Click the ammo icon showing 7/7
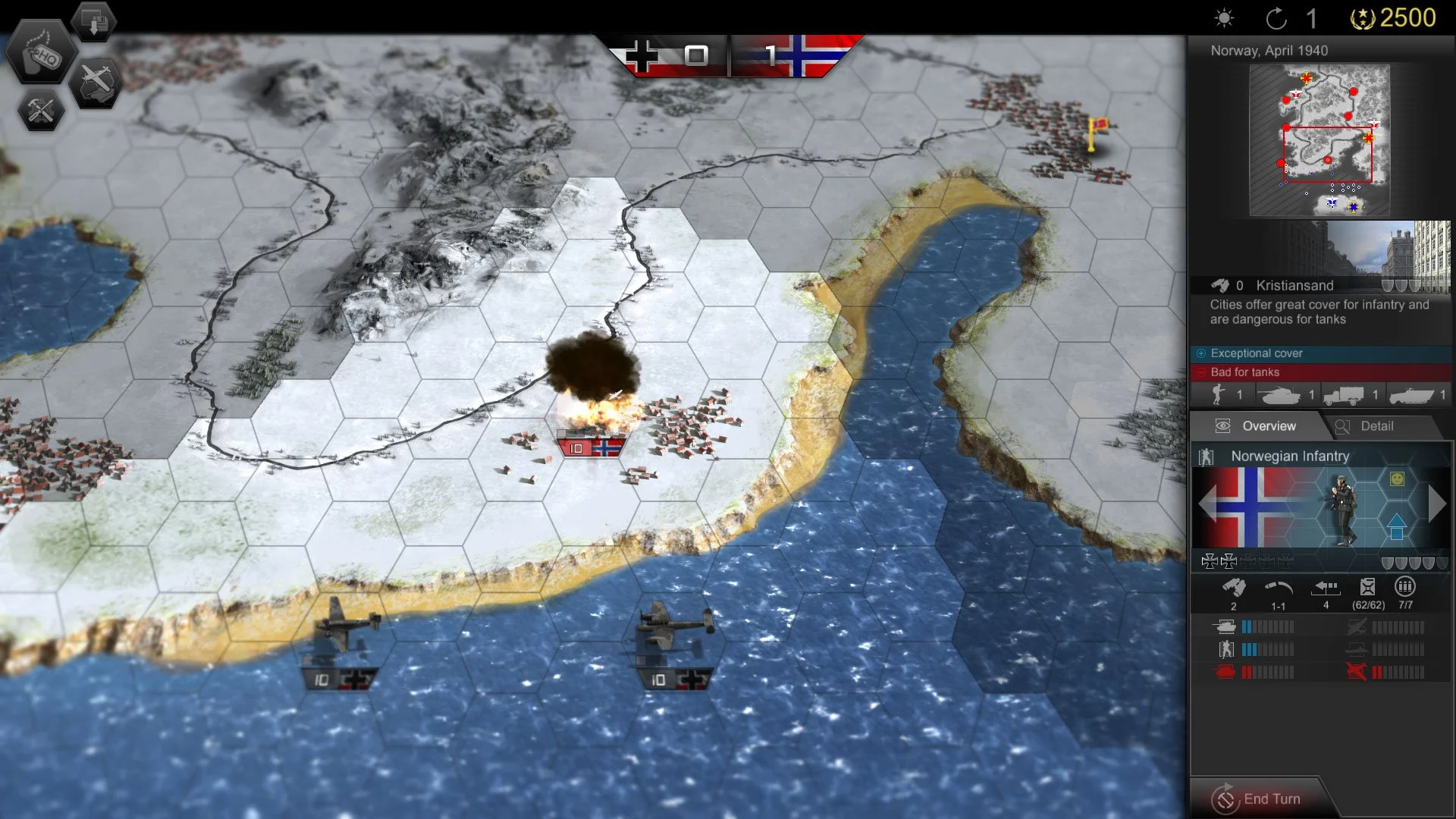Screen dimensions: 1456x819 1407,588
